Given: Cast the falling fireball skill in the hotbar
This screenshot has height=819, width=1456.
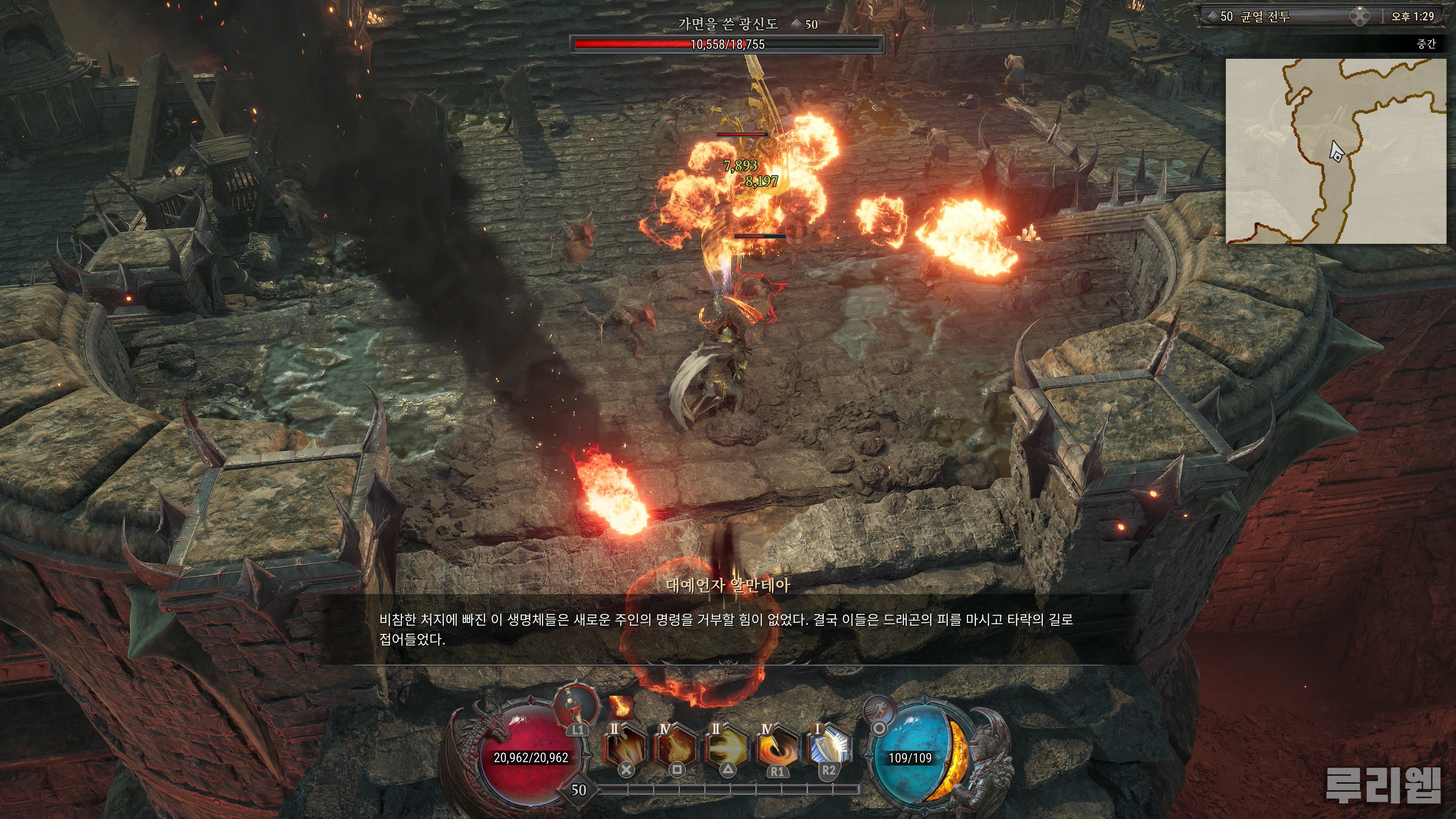Looking at the screenshot, I should (675, 748).
